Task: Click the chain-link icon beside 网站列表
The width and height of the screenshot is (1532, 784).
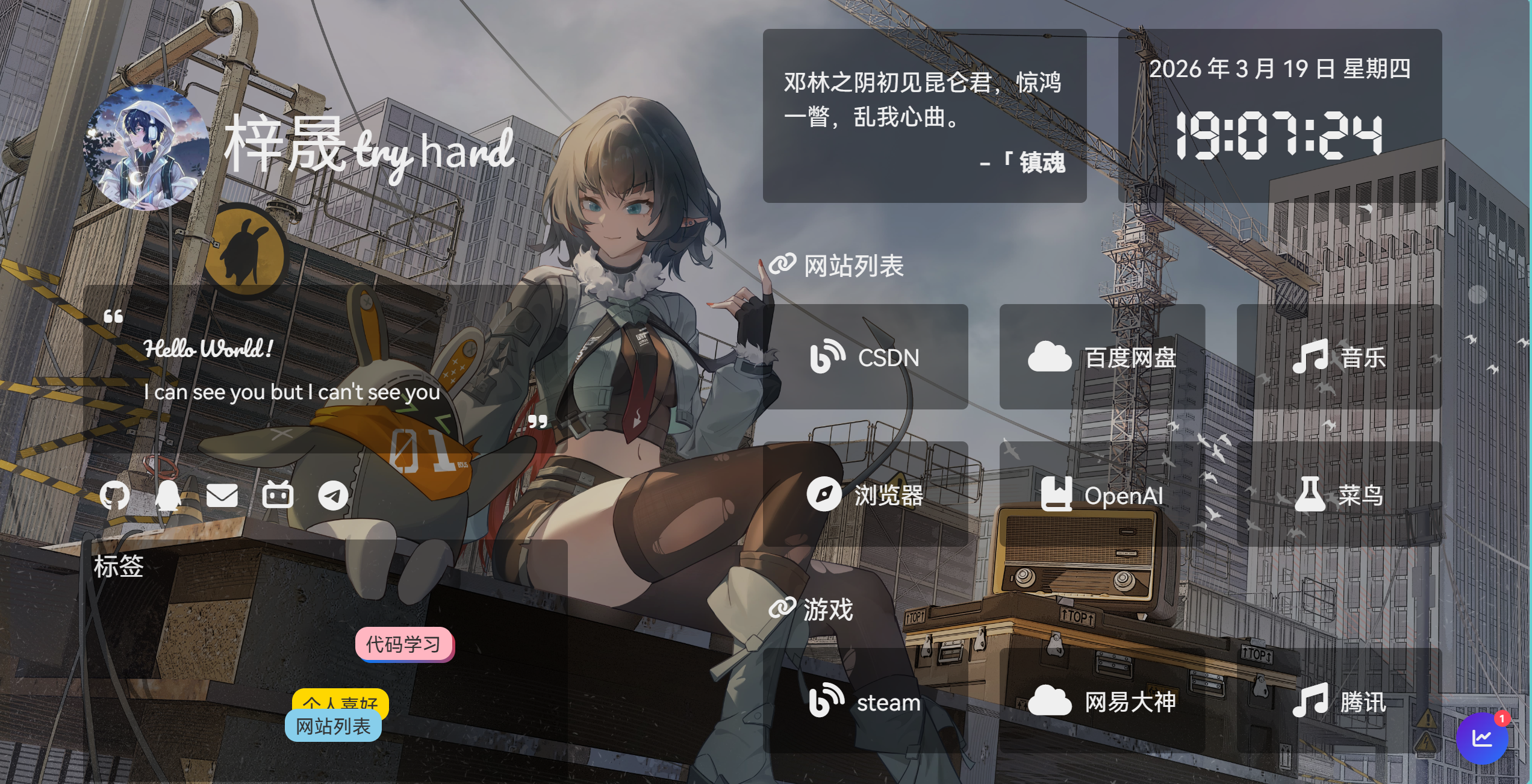Action: point(783,265)
